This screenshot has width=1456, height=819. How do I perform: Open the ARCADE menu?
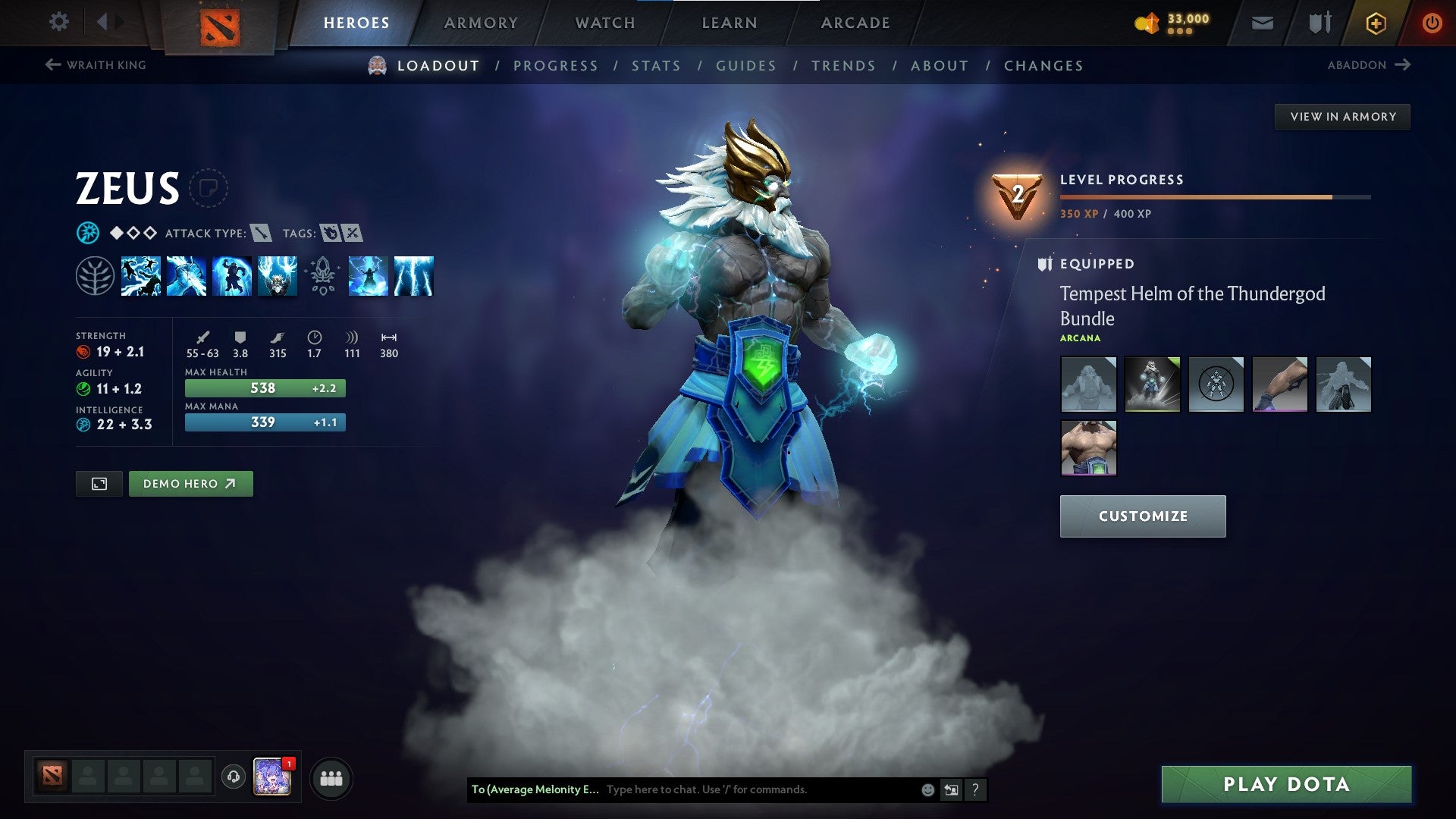coord(855,22)
